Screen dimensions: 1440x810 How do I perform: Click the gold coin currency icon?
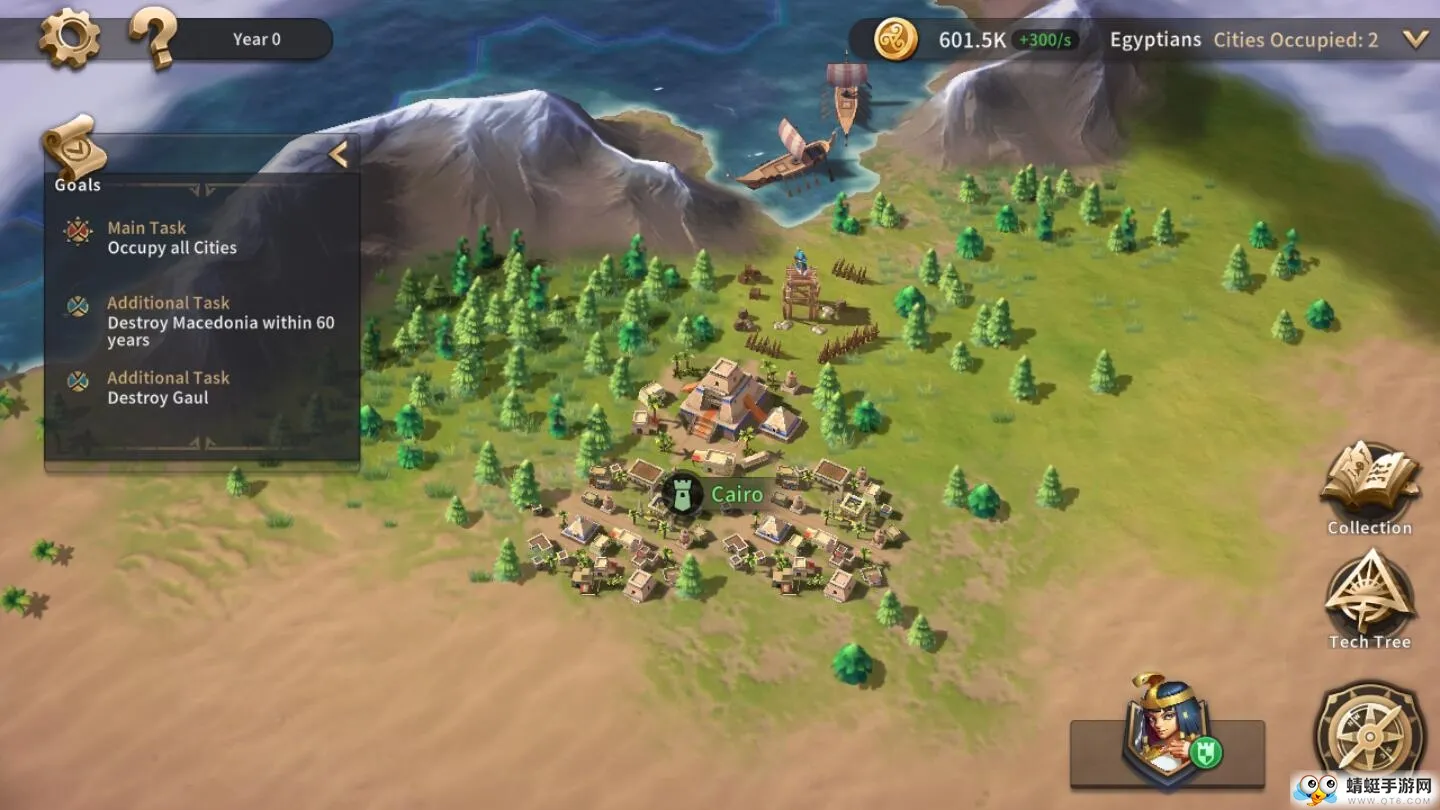pos(895,40)
